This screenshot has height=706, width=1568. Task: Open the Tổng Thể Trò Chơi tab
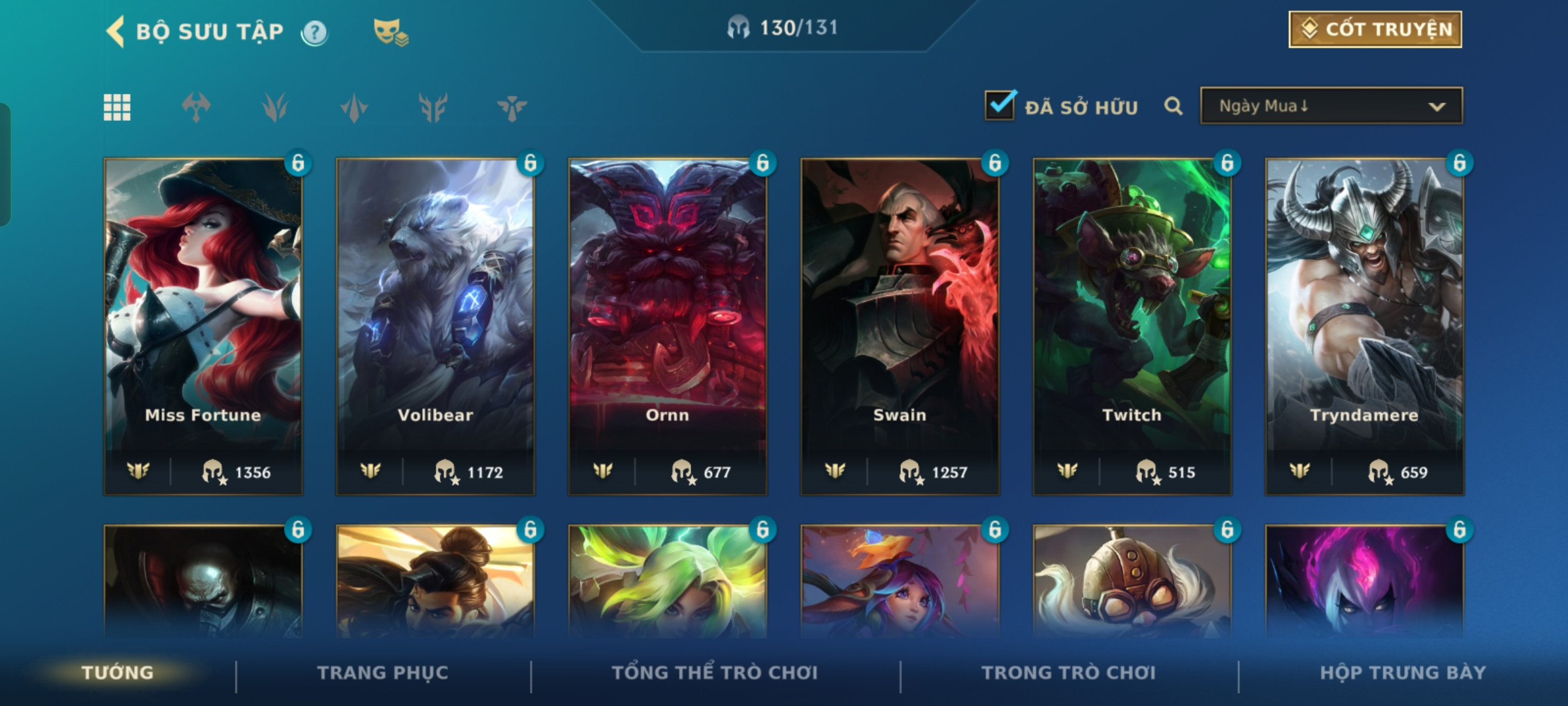click(x=715, y=673)
